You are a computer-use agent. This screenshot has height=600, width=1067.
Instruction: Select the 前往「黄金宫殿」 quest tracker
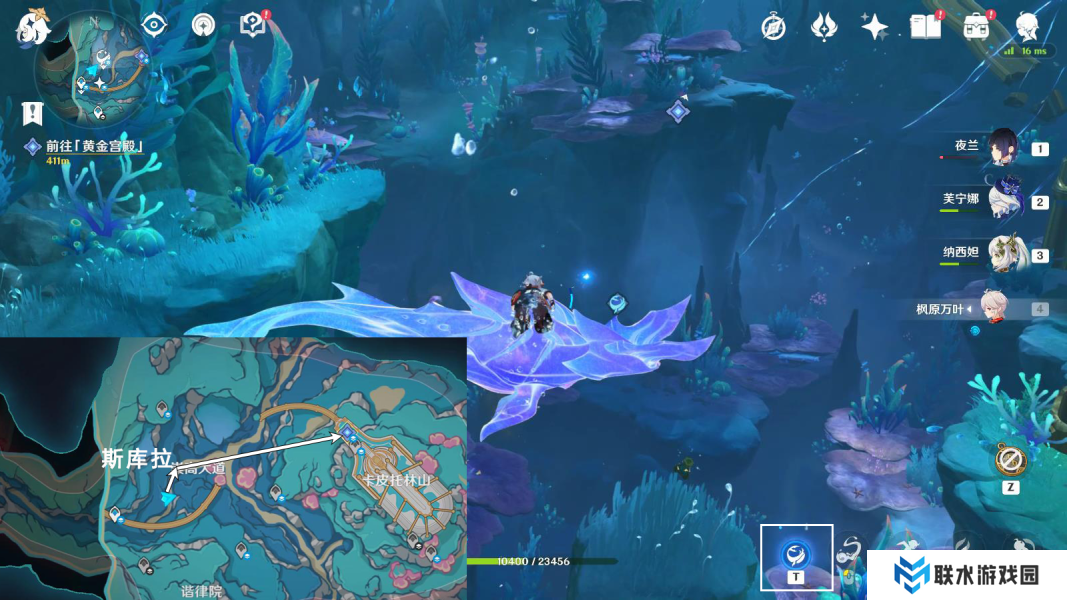pyautogui.click(x=95, y=147)
